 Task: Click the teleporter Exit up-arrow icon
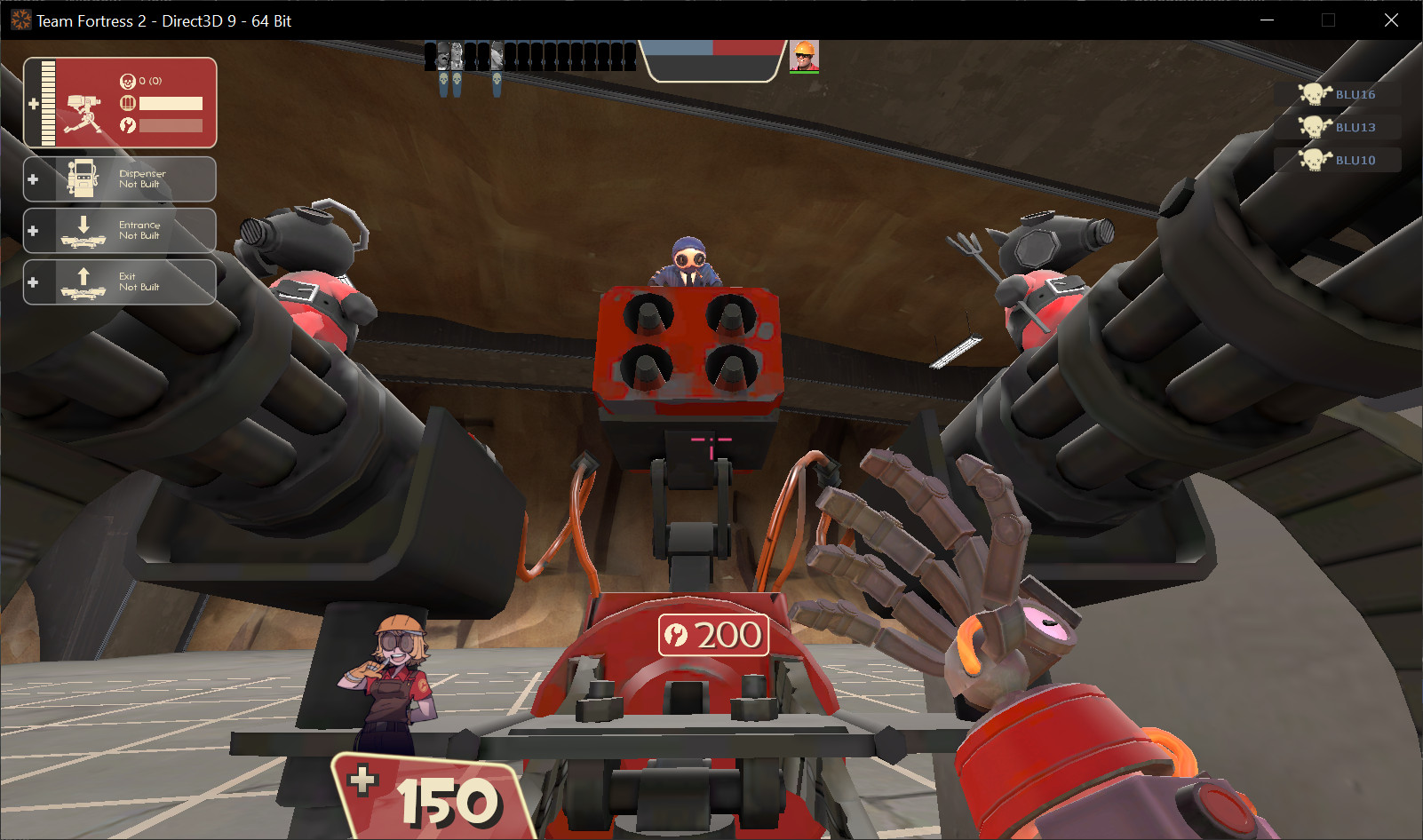point(83,275)
